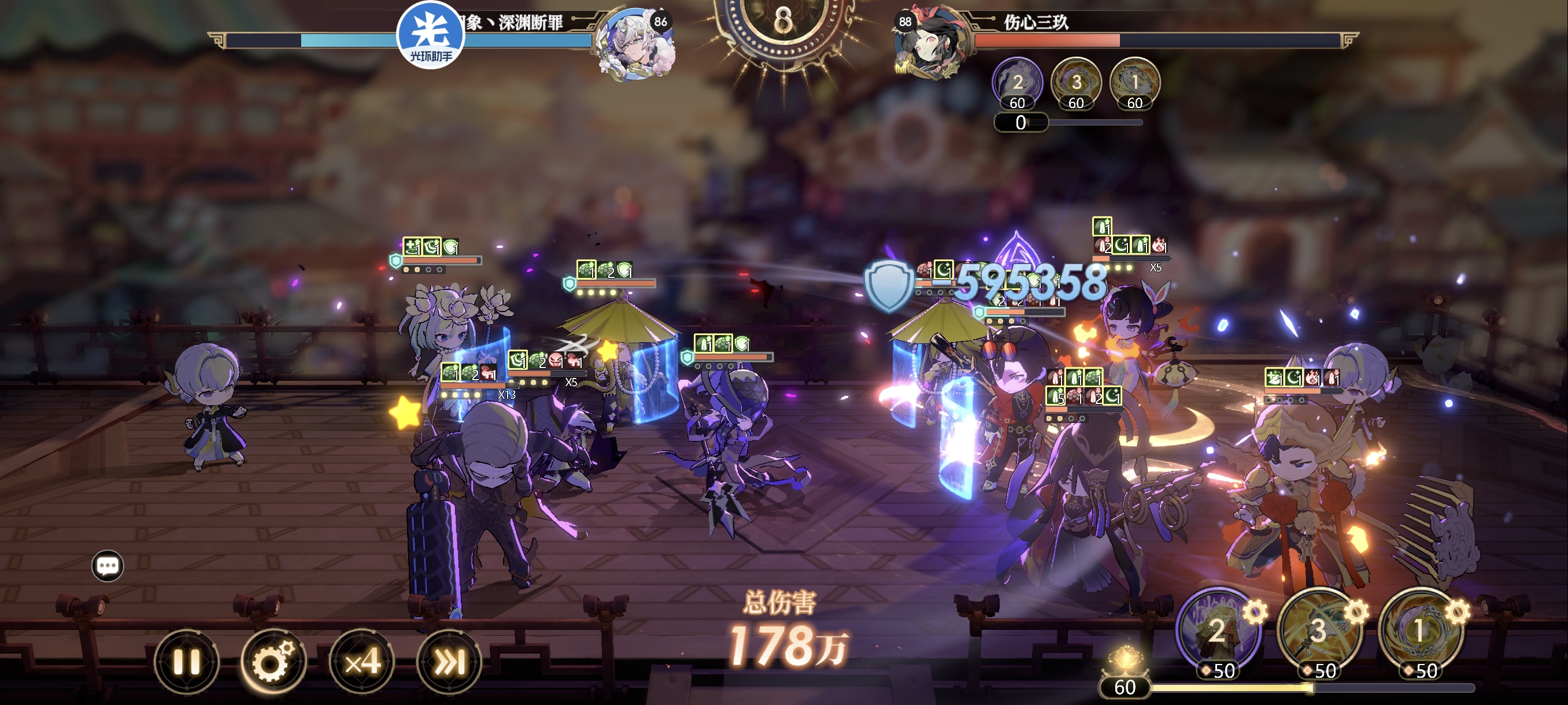Pause the battle
The width and height of the screenshot is (1568, 705).
tap(186, 662)
